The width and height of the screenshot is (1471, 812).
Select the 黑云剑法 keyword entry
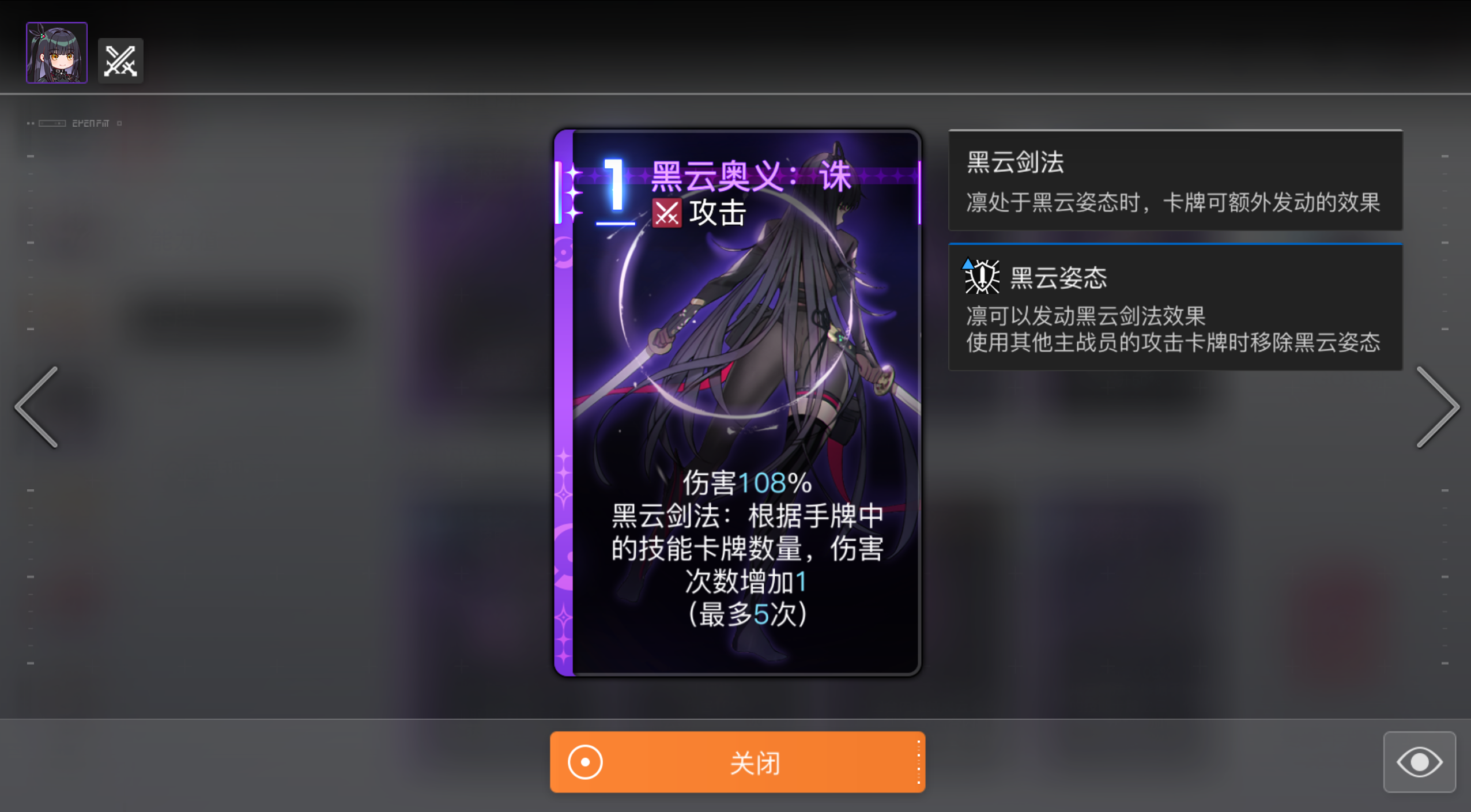pyautogui.click(x=1016, y=163)
